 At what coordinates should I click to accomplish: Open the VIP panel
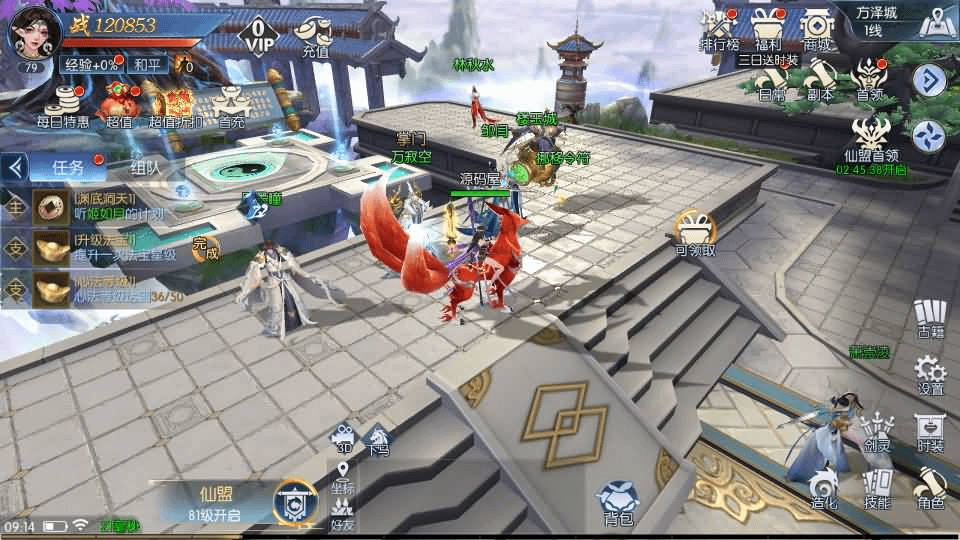pos(258,34)
